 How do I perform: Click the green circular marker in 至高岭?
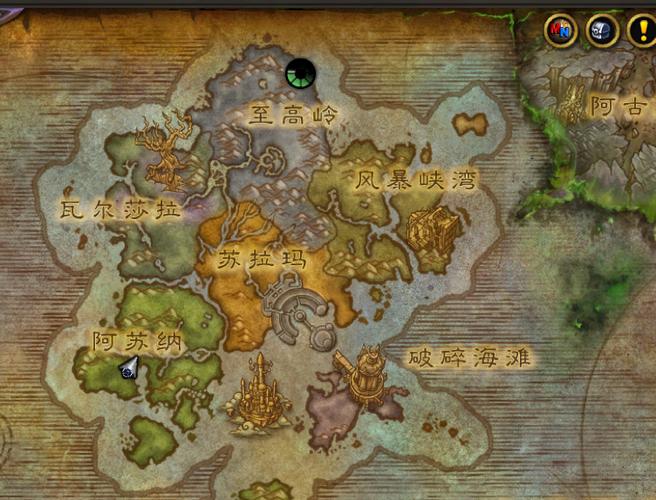299,73
